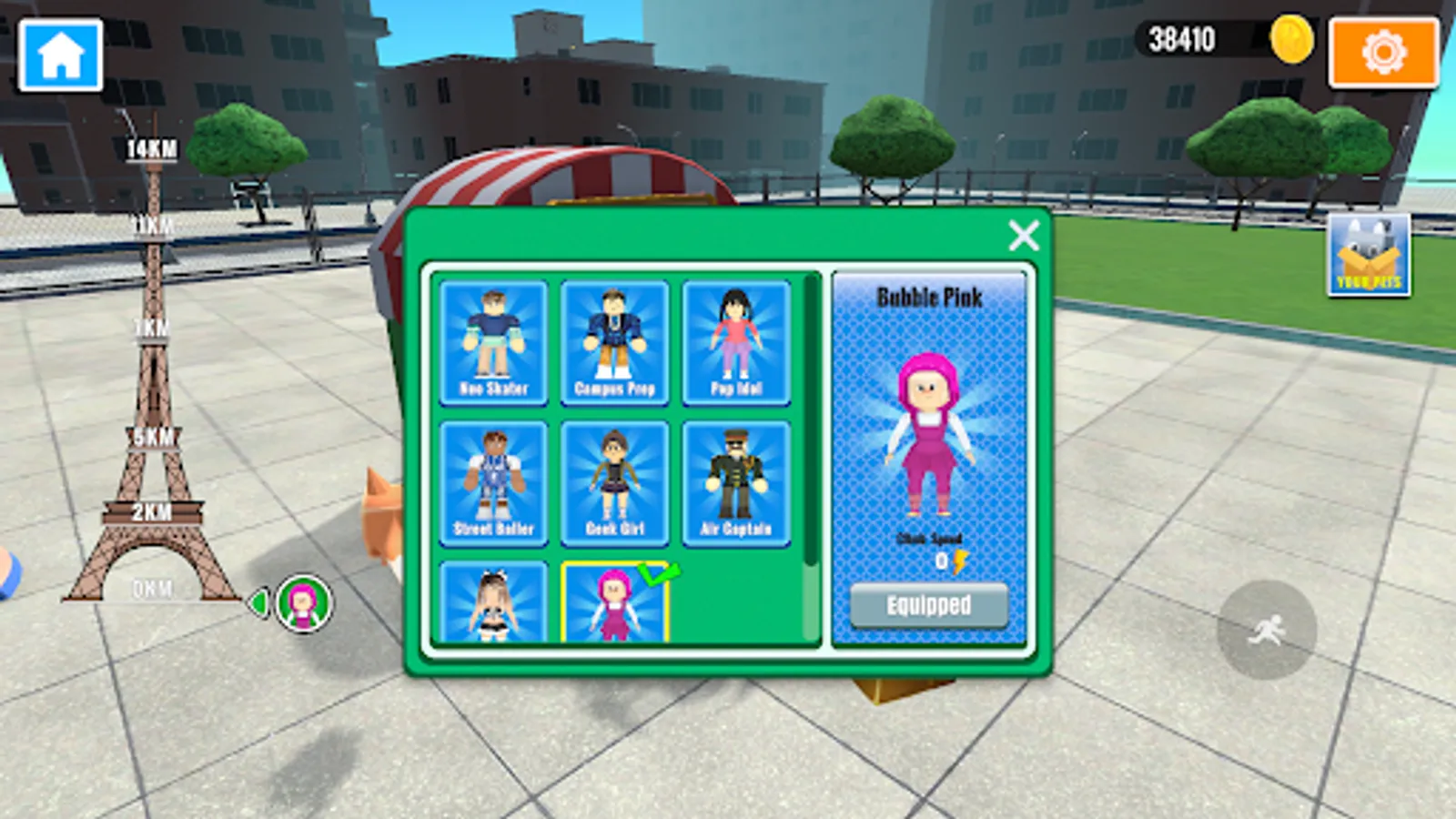Click the gold coin currency icon
Image resolution: width=1456 pixels, height=819 pixels.
tap(1291, 40)
